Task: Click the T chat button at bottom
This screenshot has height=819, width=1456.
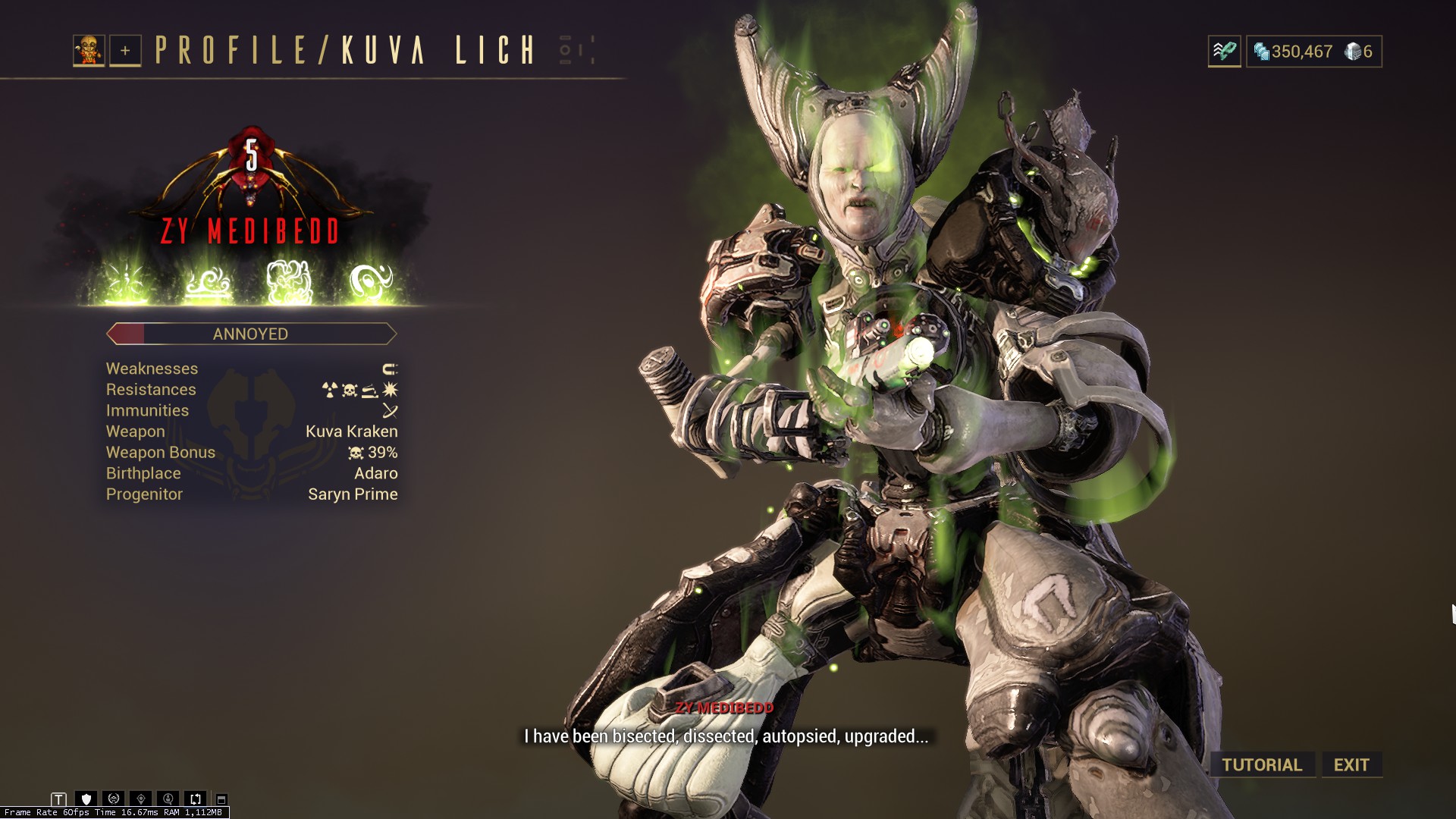Action: point(59,799)
